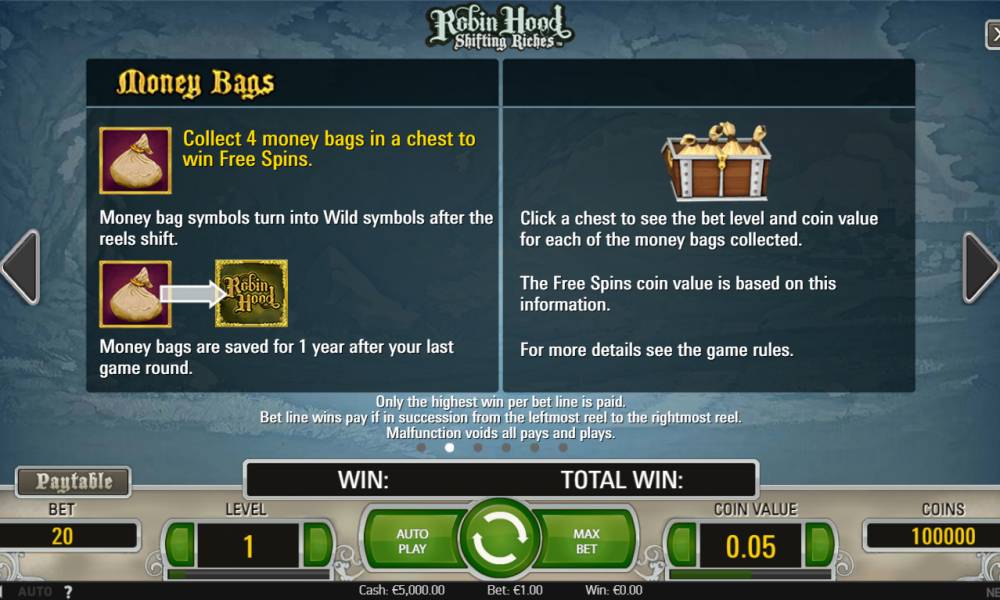Image resolution: width=1000 pixels, height=600 pixels.
Task: Click the Paytable button
Action: [75, 482]
